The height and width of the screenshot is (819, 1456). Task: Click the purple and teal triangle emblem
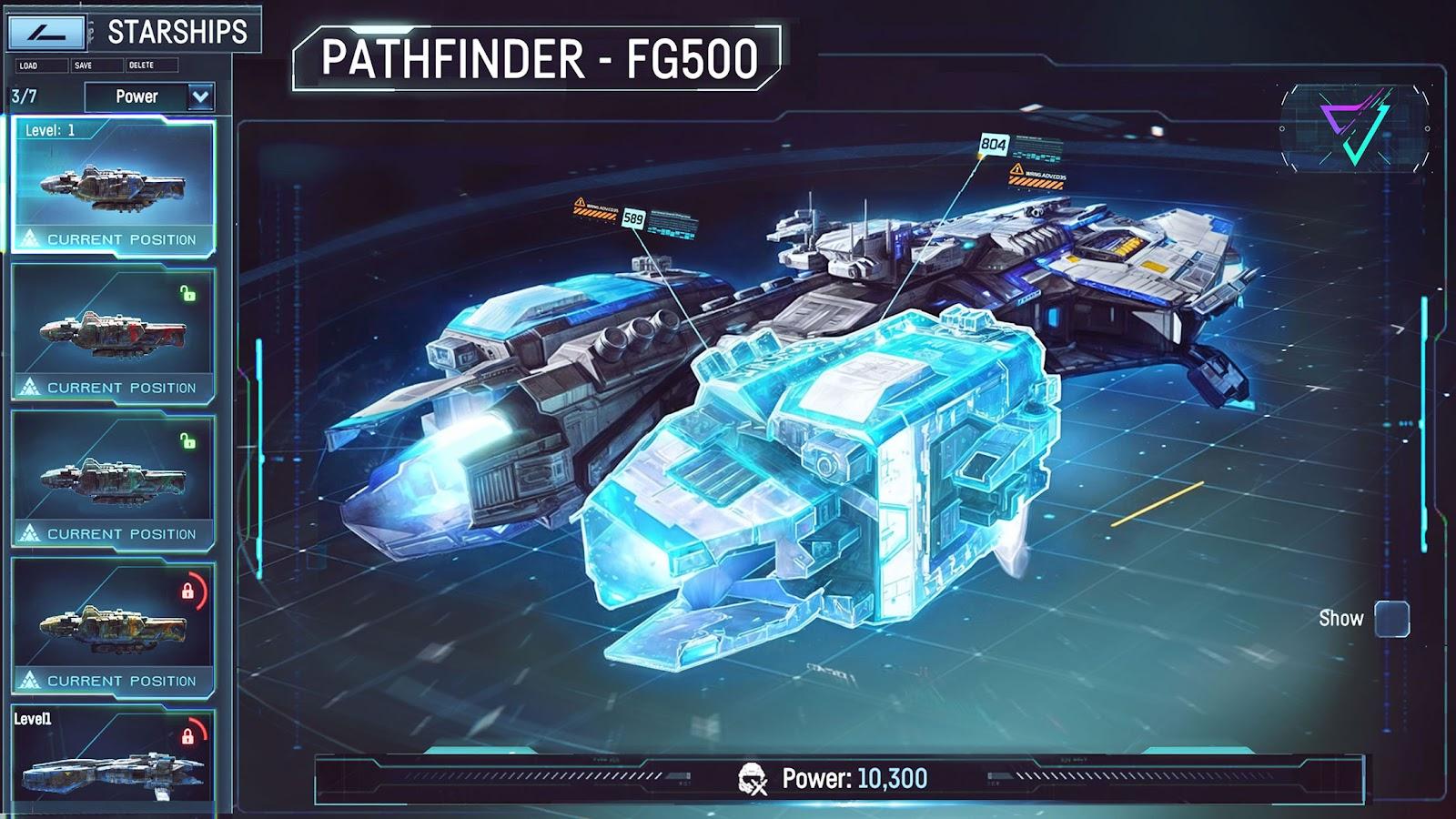coord(1354,127)
